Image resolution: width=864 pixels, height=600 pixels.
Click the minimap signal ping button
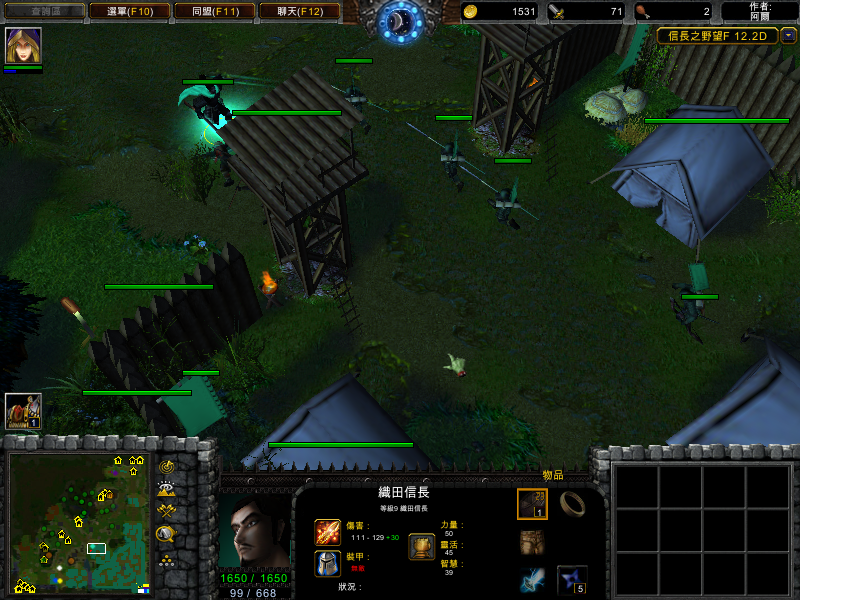coord(167,467)
